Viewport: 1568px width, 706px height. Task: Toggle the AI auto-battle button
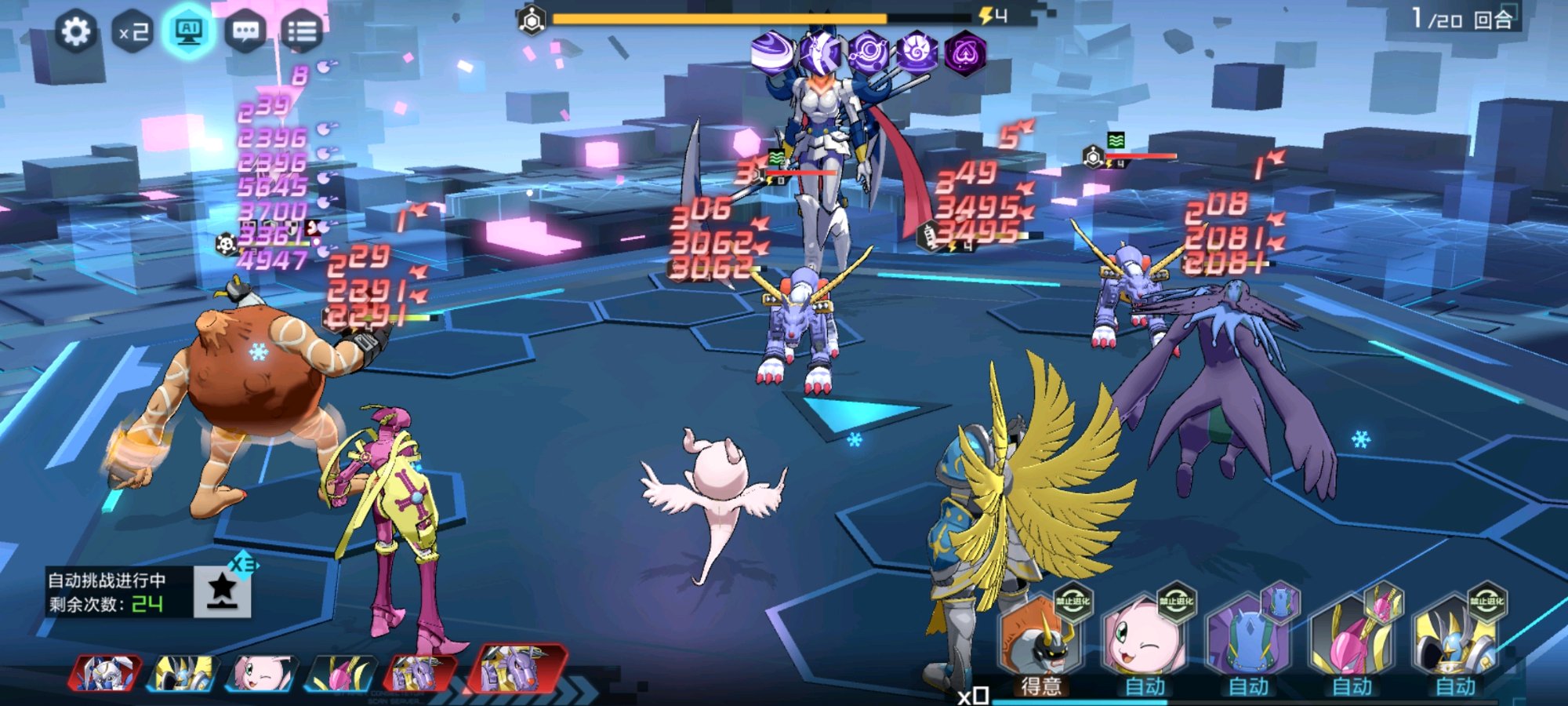pos(189,32)
